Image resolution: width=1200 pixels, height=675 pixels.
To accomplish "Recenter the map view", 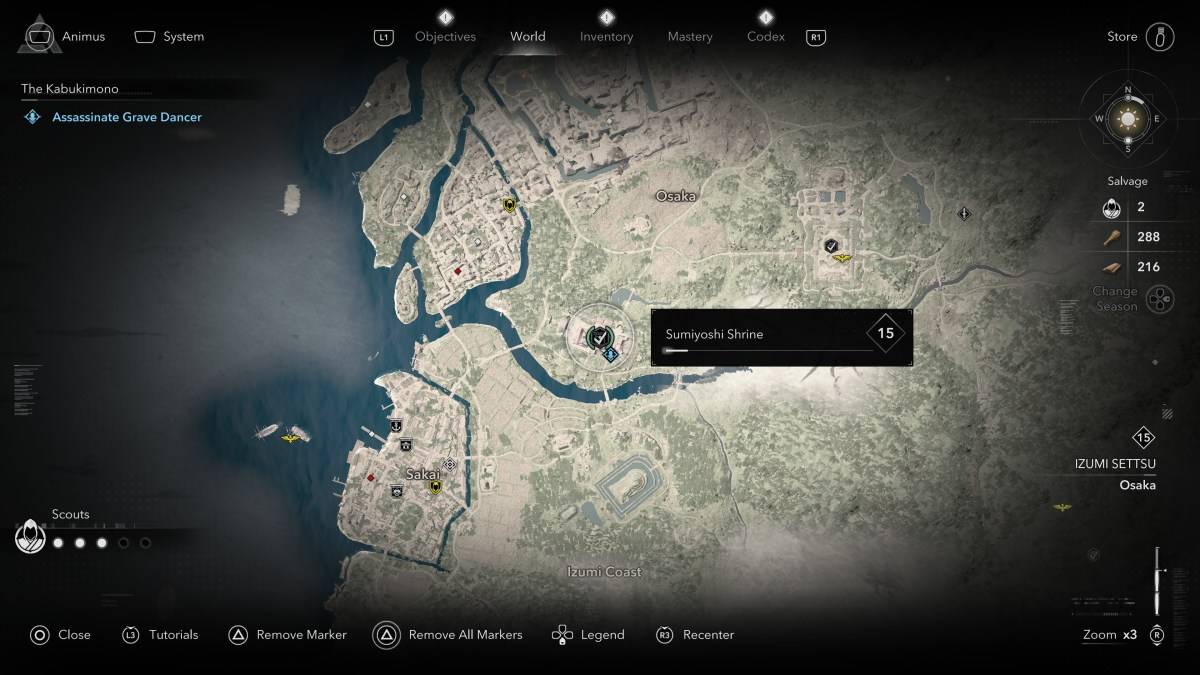I will click(x=708, y=634).
